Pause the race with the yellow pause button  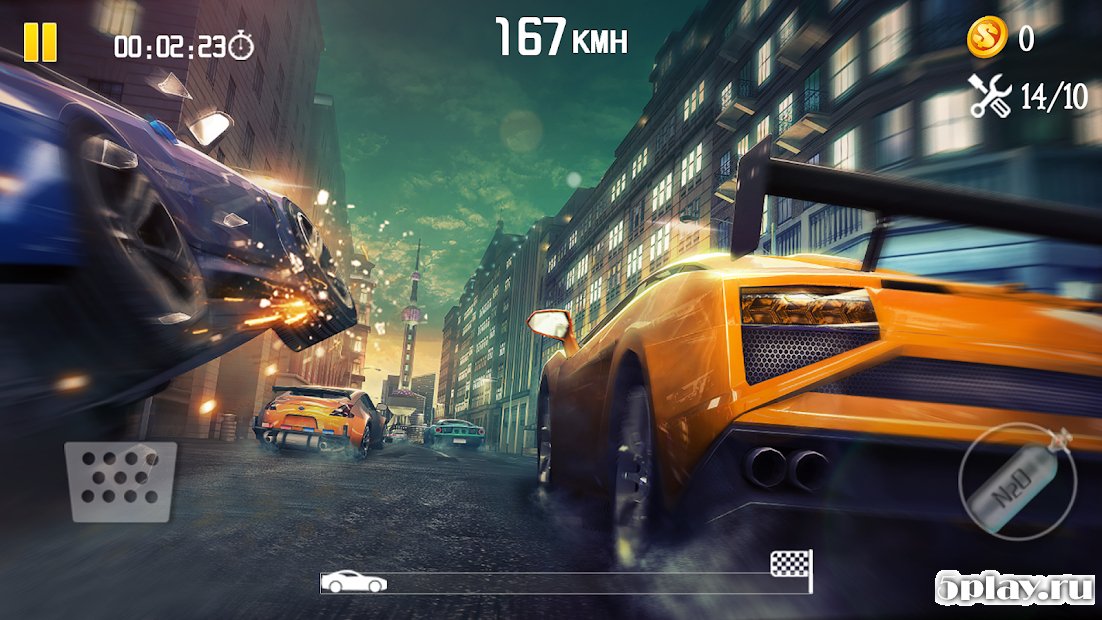coord(41,42)
